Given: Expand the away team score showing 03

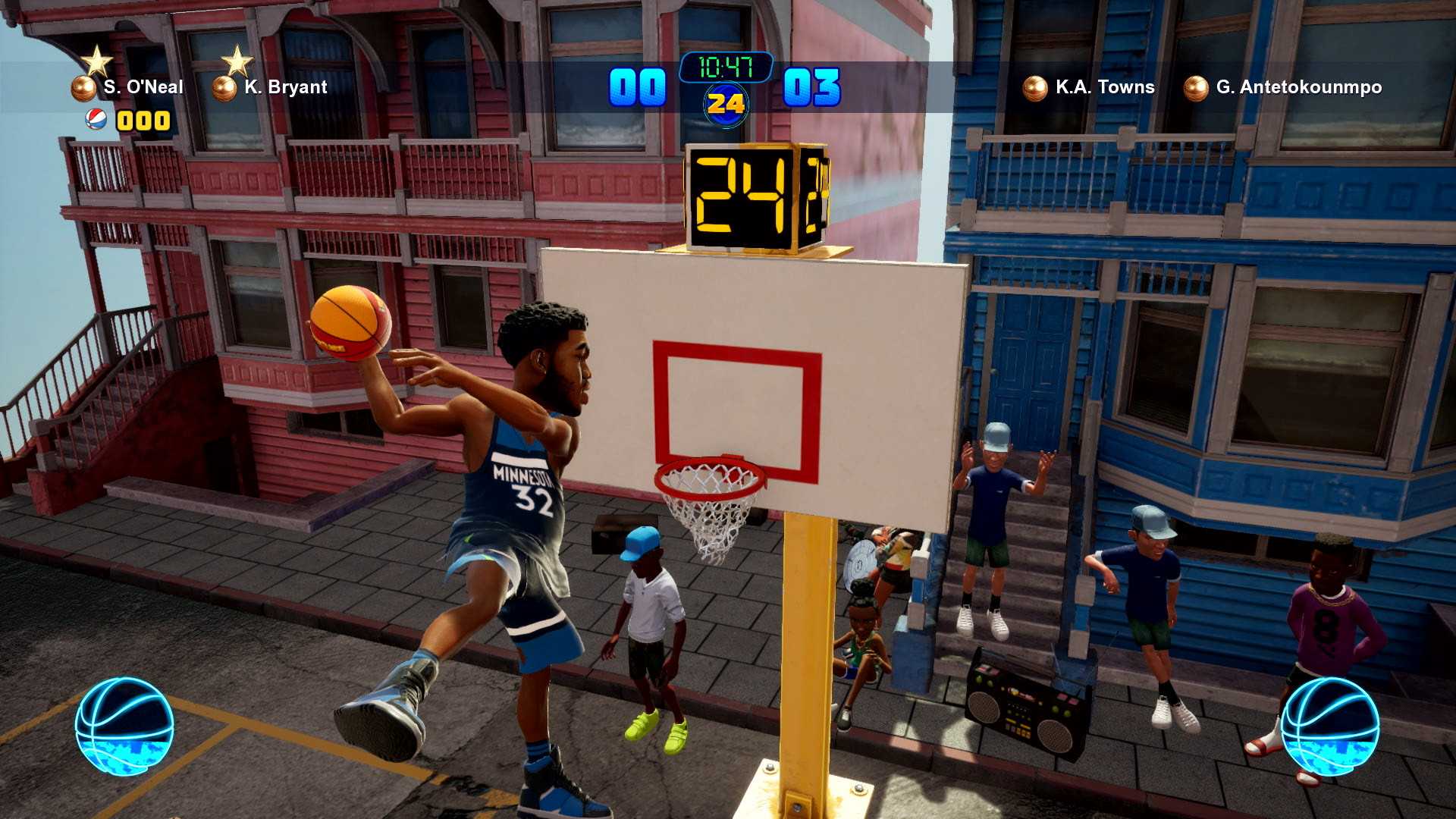Looking at the screenshot, I should 812,86.
